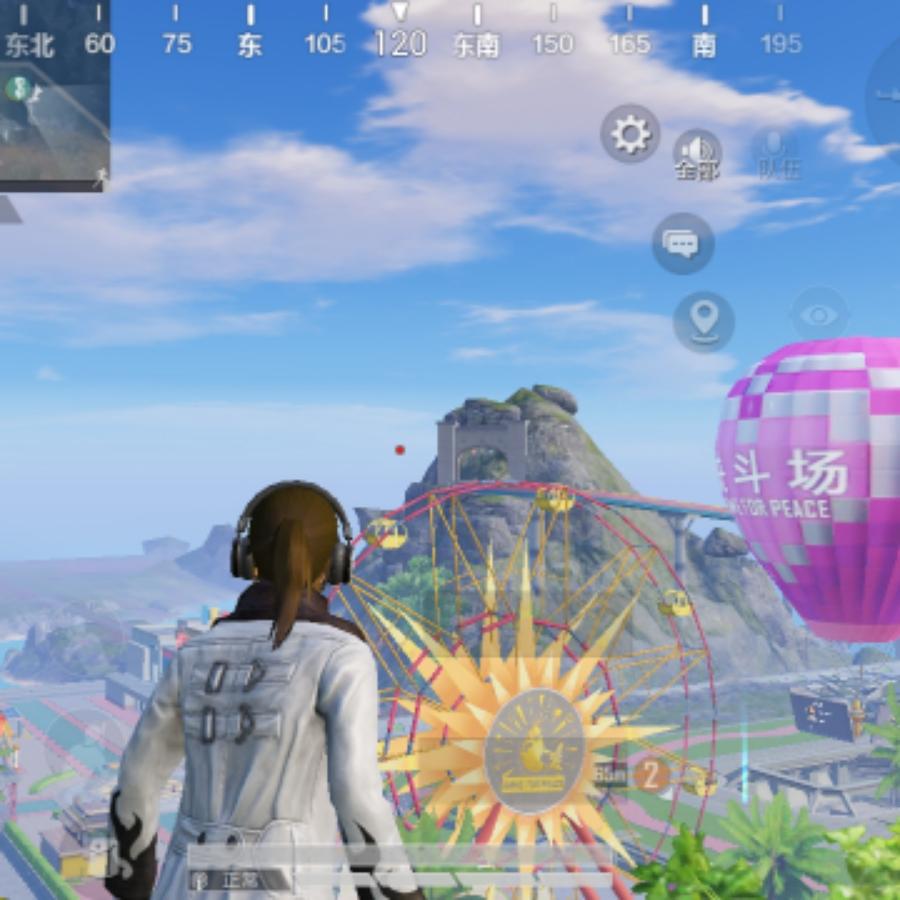Tap the location pin marker button
Image resolution: width=900 pixels, height=900 pixels.
tap(704, 322)
